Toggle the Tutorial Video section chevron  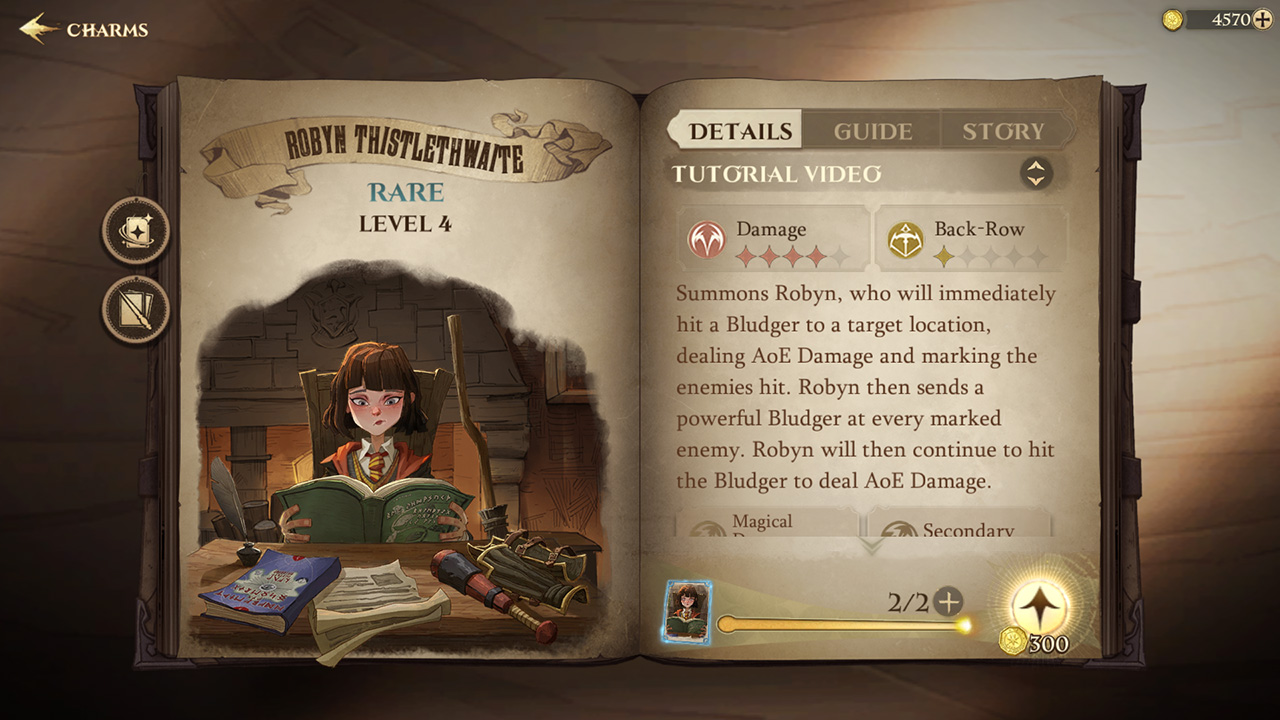(1037, 173)
